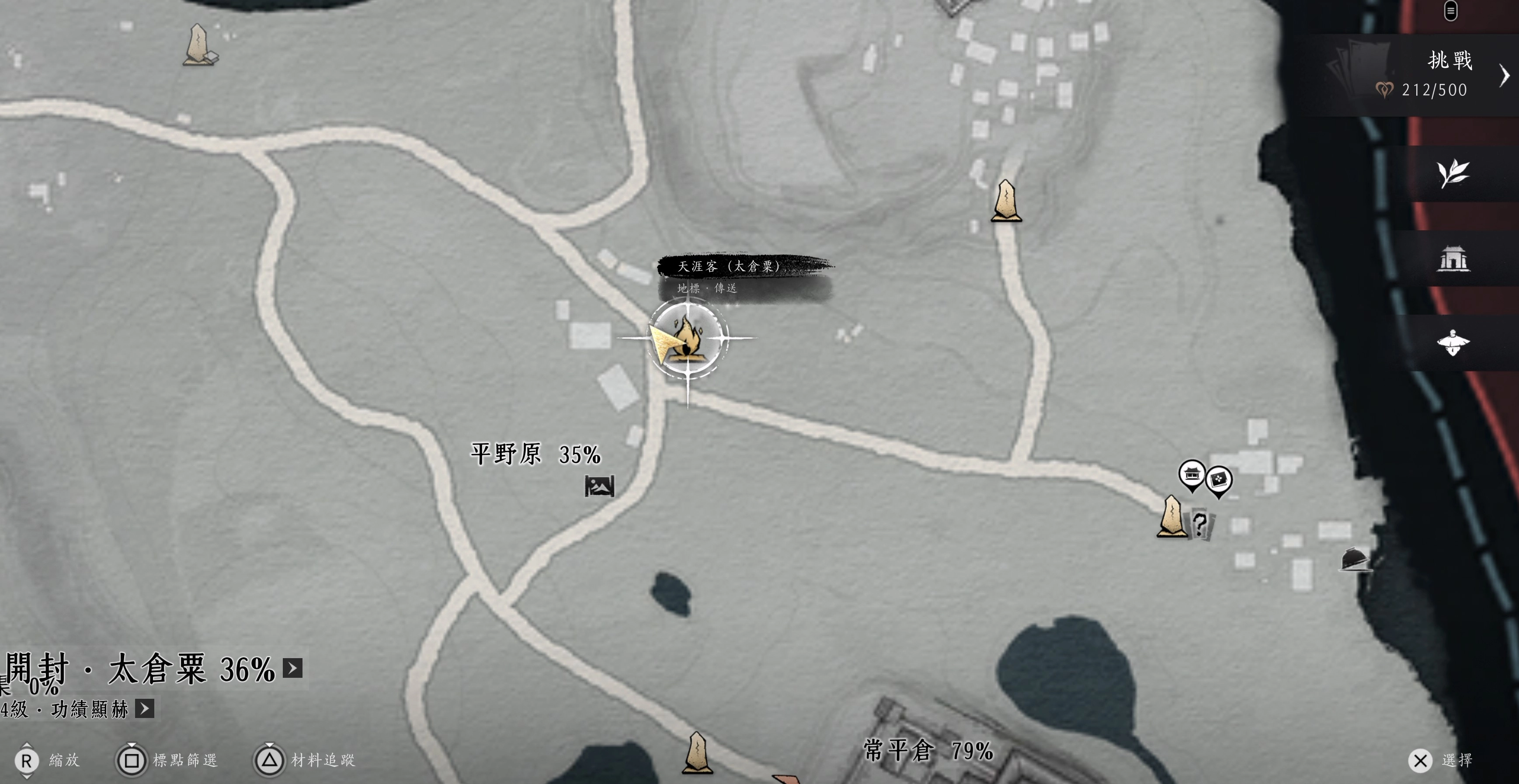Image resolution: width=1519 pixels, height=784 pixels.
Task: Select the landscape picture marker near 平野原
Action: pyautogui.click(x=599, y=486)
